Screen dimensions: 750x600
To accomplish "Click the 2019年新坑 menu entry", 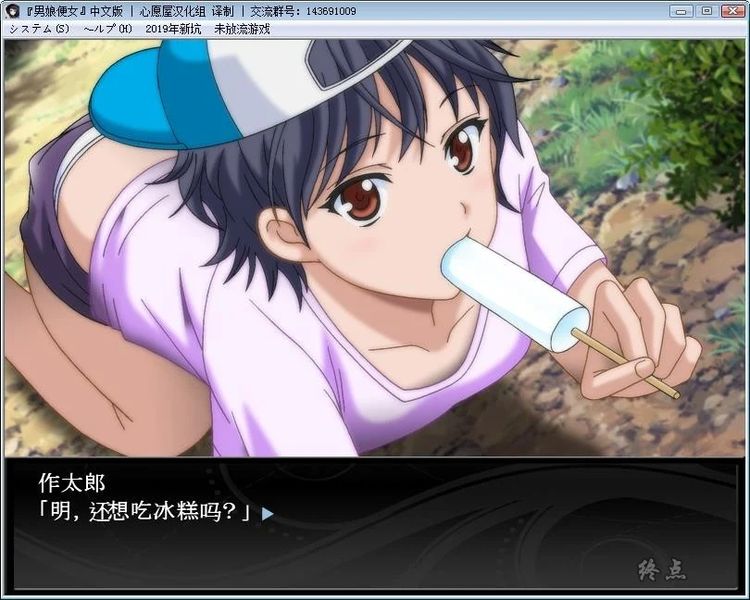I will [x=174, y=28].
